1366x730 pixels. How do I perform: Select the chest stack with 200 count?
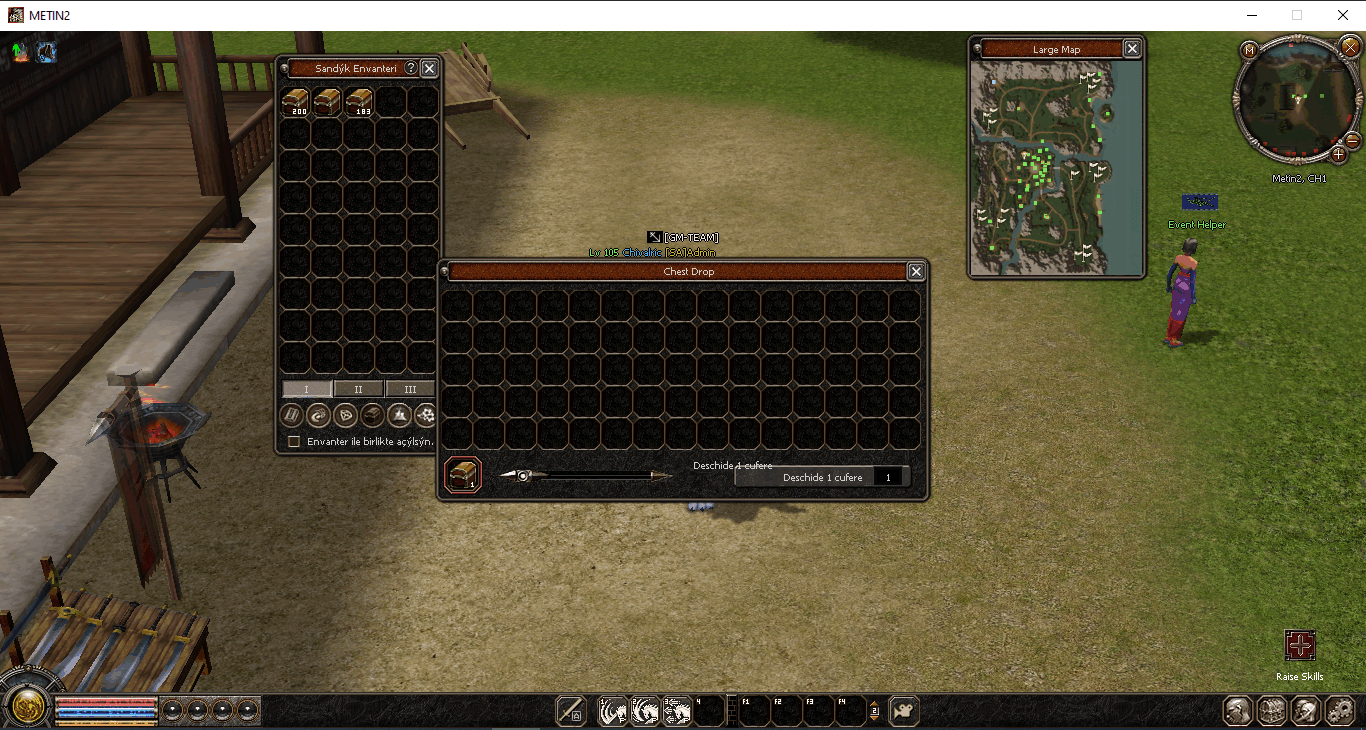click(x=295, y=101)
